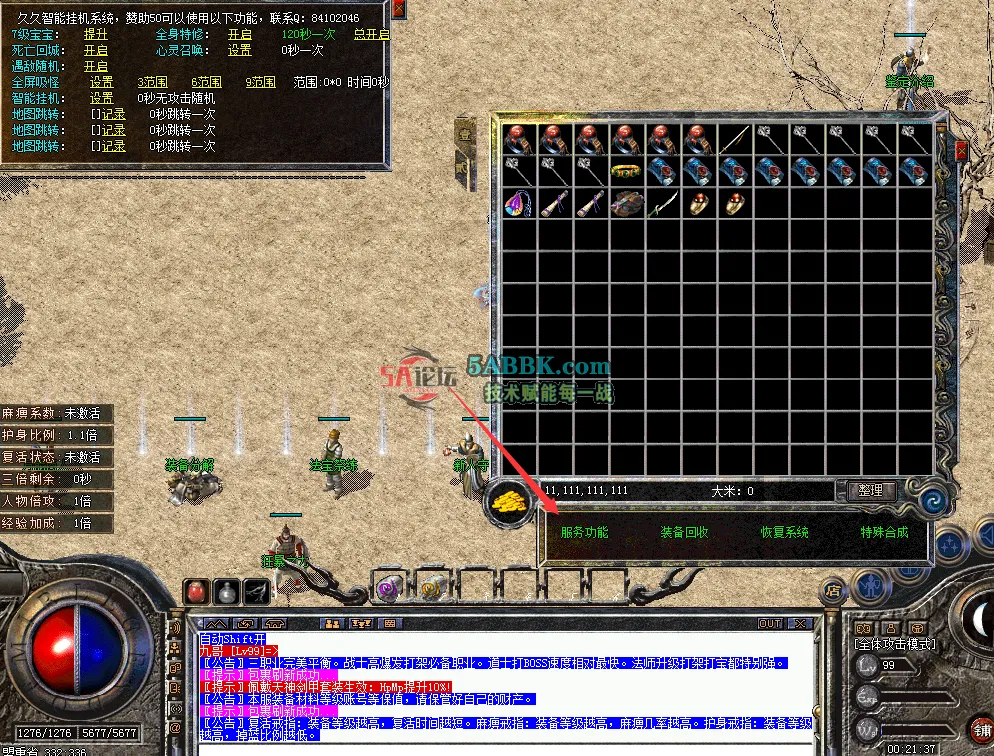Image resolution: width=994 pixels, height=756 pixels.
Task: Close the auto-hunt system panel
Action: click(x=399, y=9)
